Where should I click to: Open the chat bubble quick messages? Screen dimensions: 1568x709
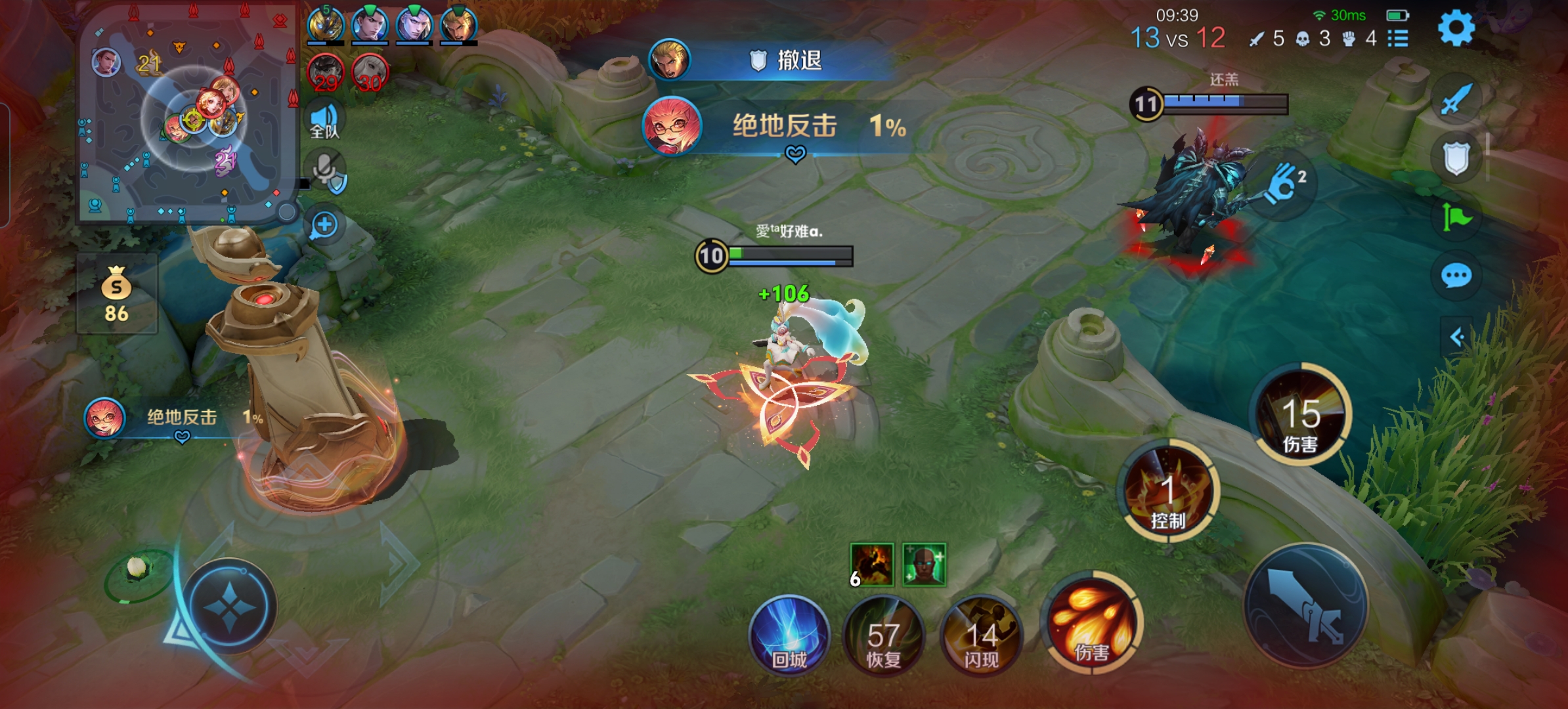click(x=1456, y=276)
